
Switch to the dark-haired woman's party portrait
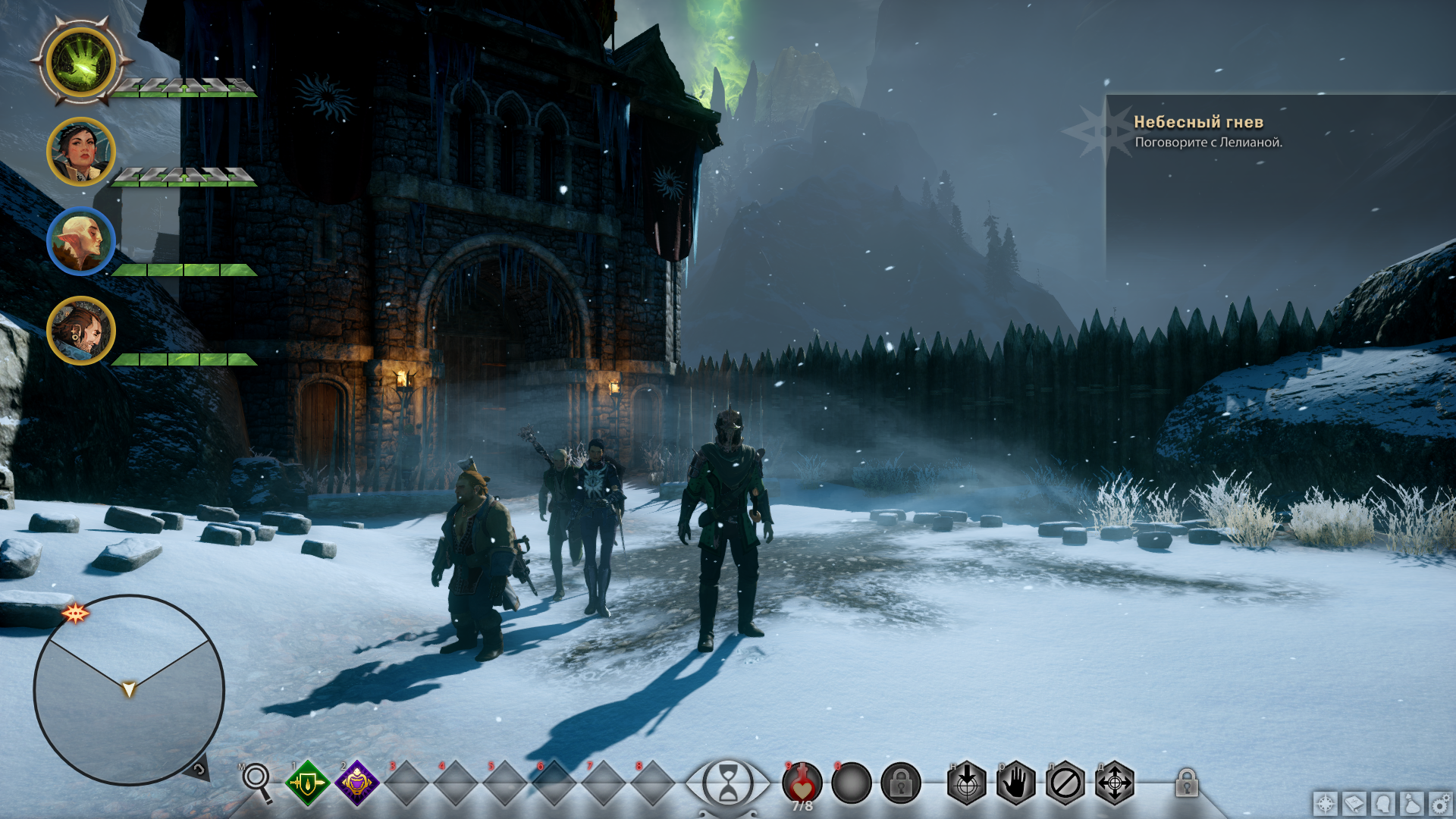[81, 152]
